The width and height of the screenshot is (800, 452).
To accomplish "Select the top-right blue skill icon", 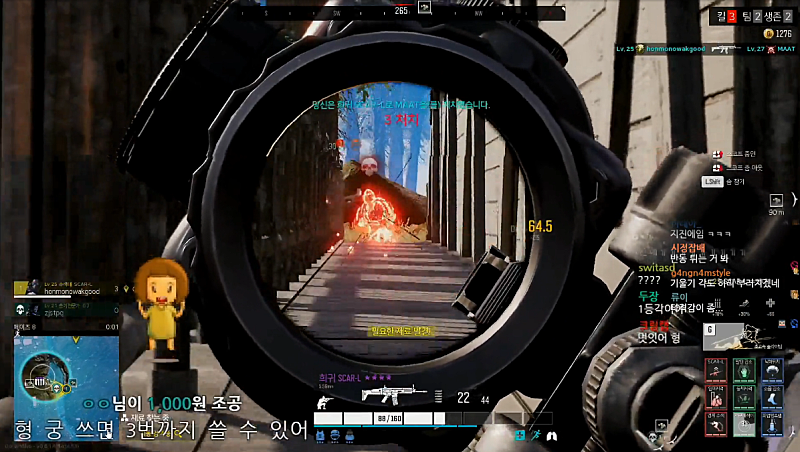I will [771, 369].
